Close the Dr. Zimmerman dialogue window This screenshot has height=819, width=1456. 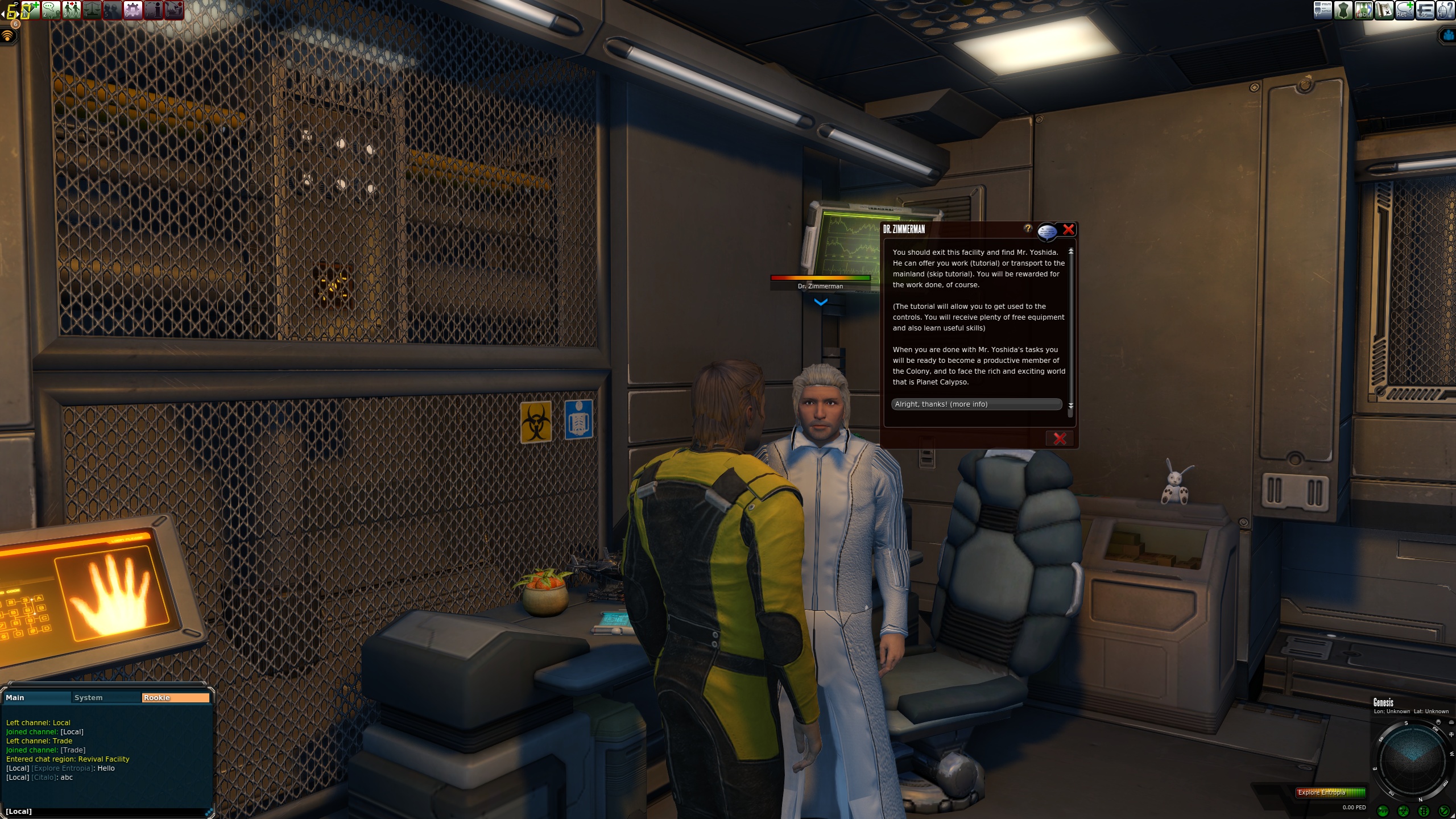click(1069, 230)
